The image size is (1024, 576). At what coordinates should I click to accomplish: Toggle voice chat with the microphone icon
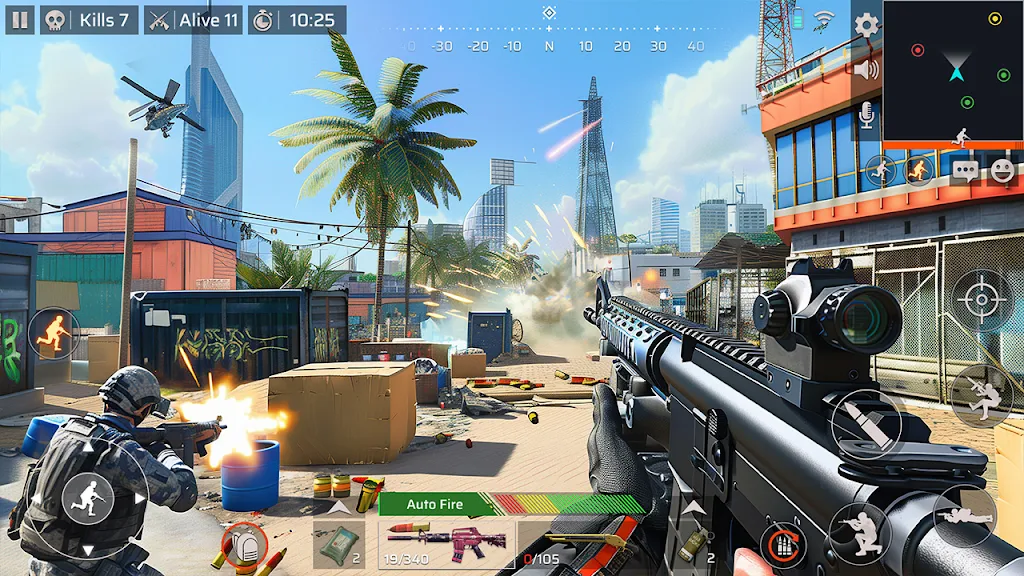pyautogui.click(x=866, y=117)
